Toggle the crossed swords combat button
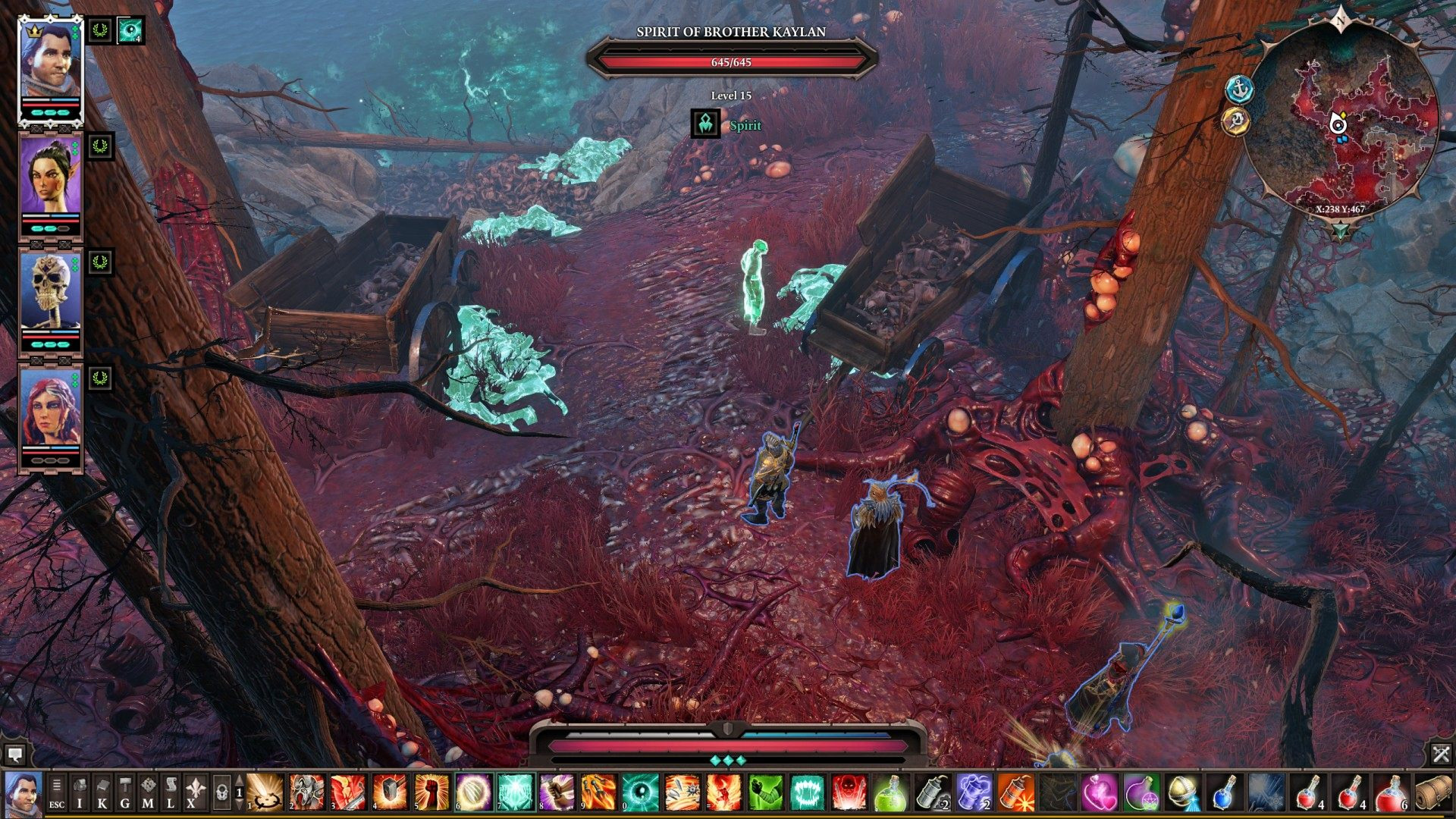Viewport: 1456px width, 819px height. point(1441,754)
